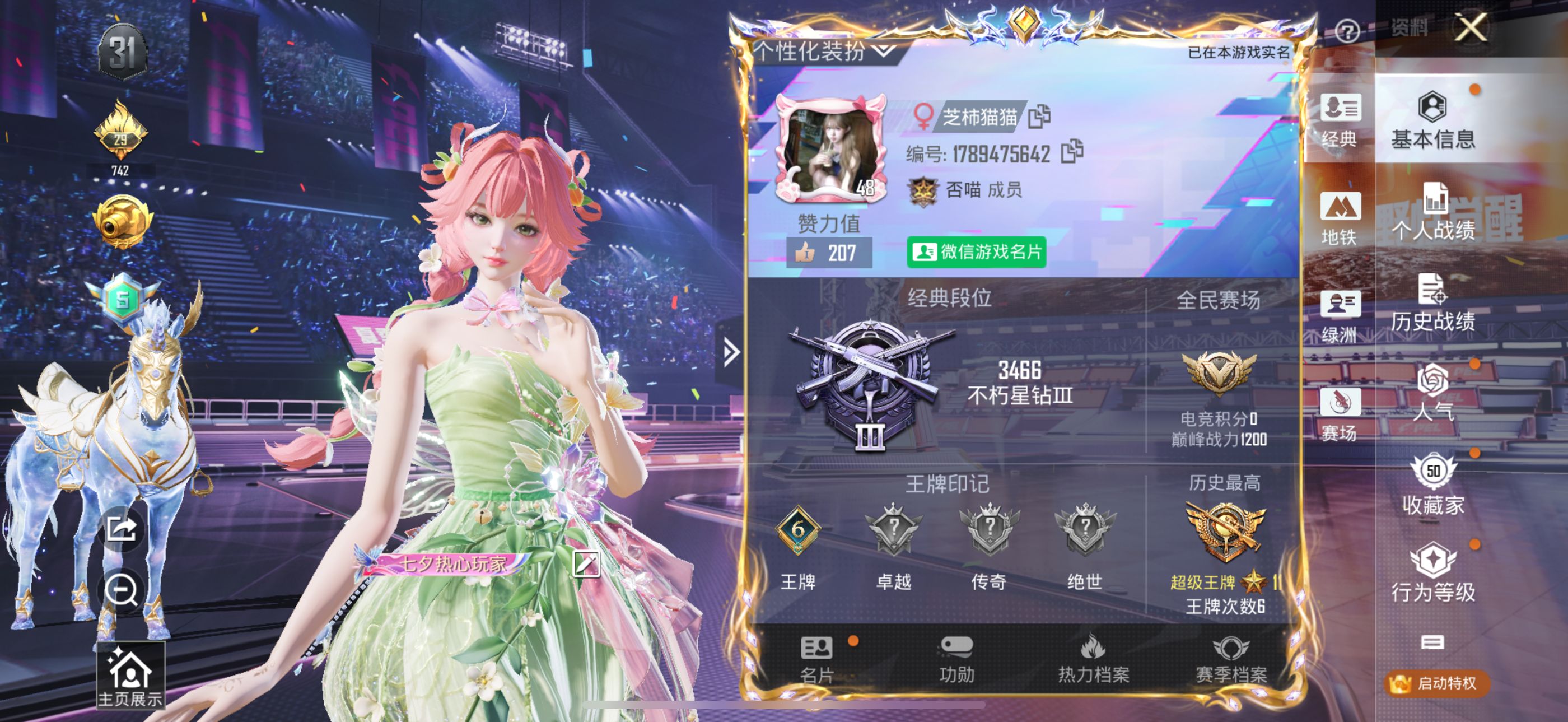The height and width of the screenshot is (722, 1568).
Task: Open the 人气 popularity page
Action: [x=1432, y=393]
